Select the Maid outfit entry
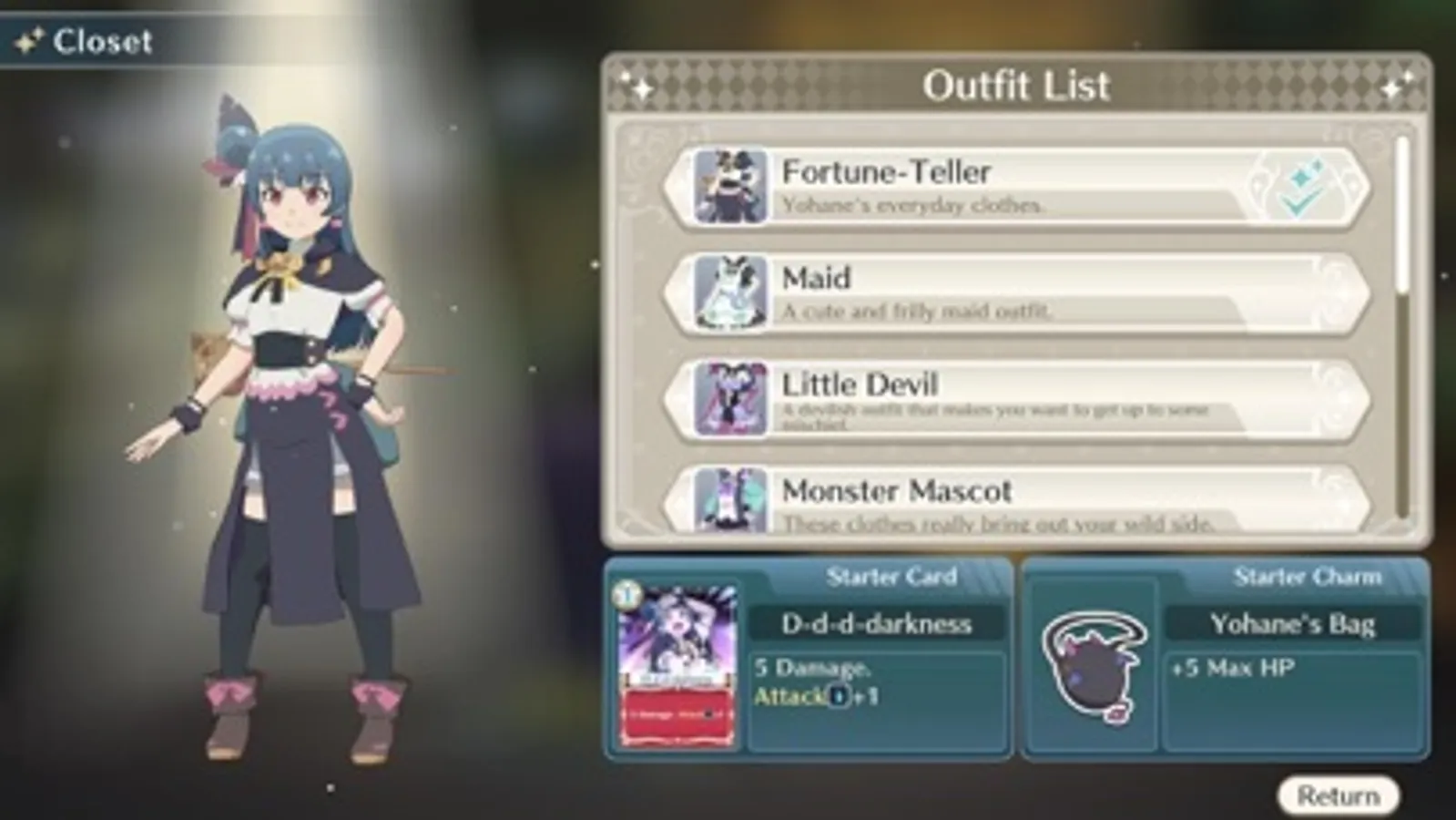The image size is (1456, 820). point(1002,293)
